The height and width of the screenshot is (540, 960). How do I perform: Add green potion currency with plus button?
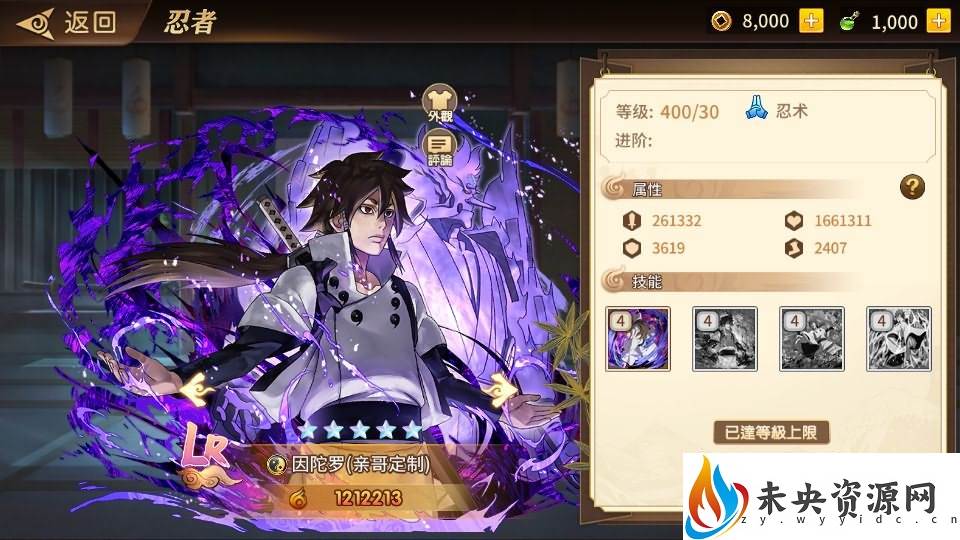(938, 21)
